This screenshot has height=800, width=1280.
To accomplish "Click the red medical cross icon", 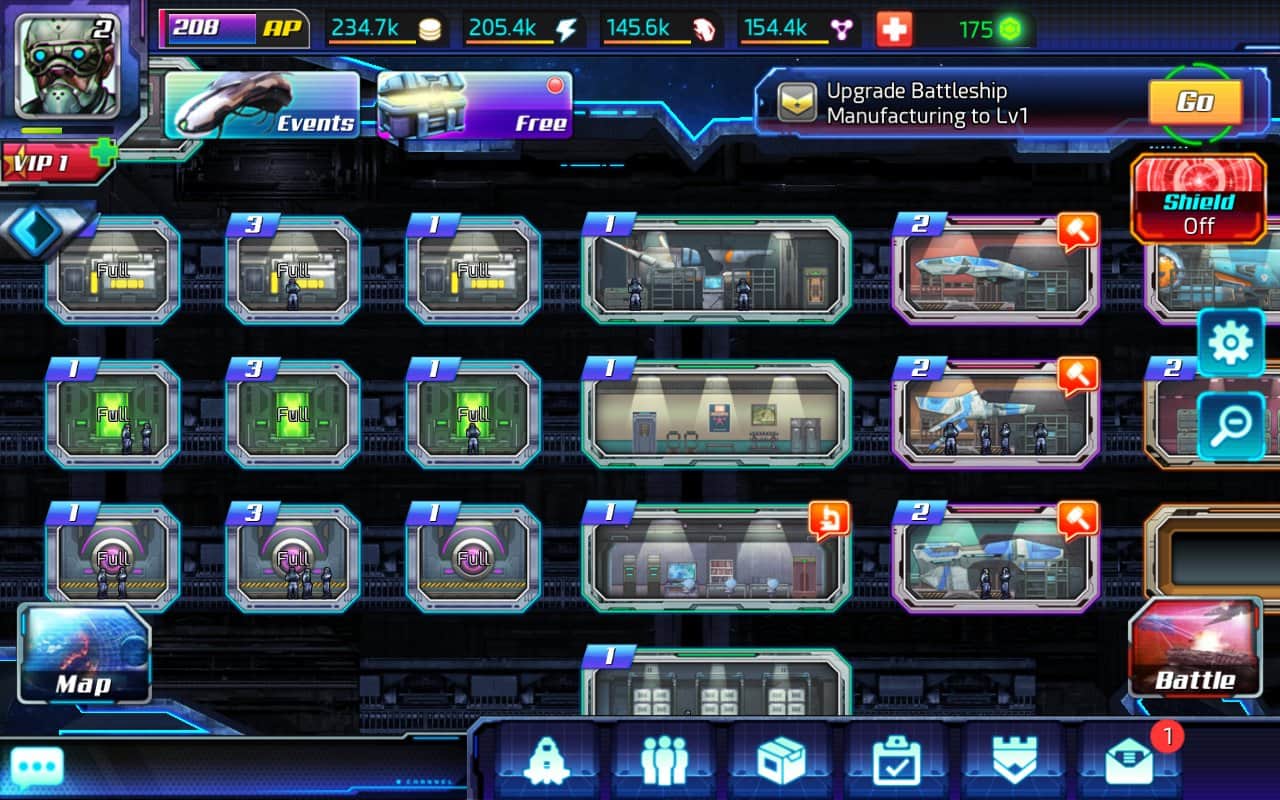I will pyautogui.click(x=894, y=30).
